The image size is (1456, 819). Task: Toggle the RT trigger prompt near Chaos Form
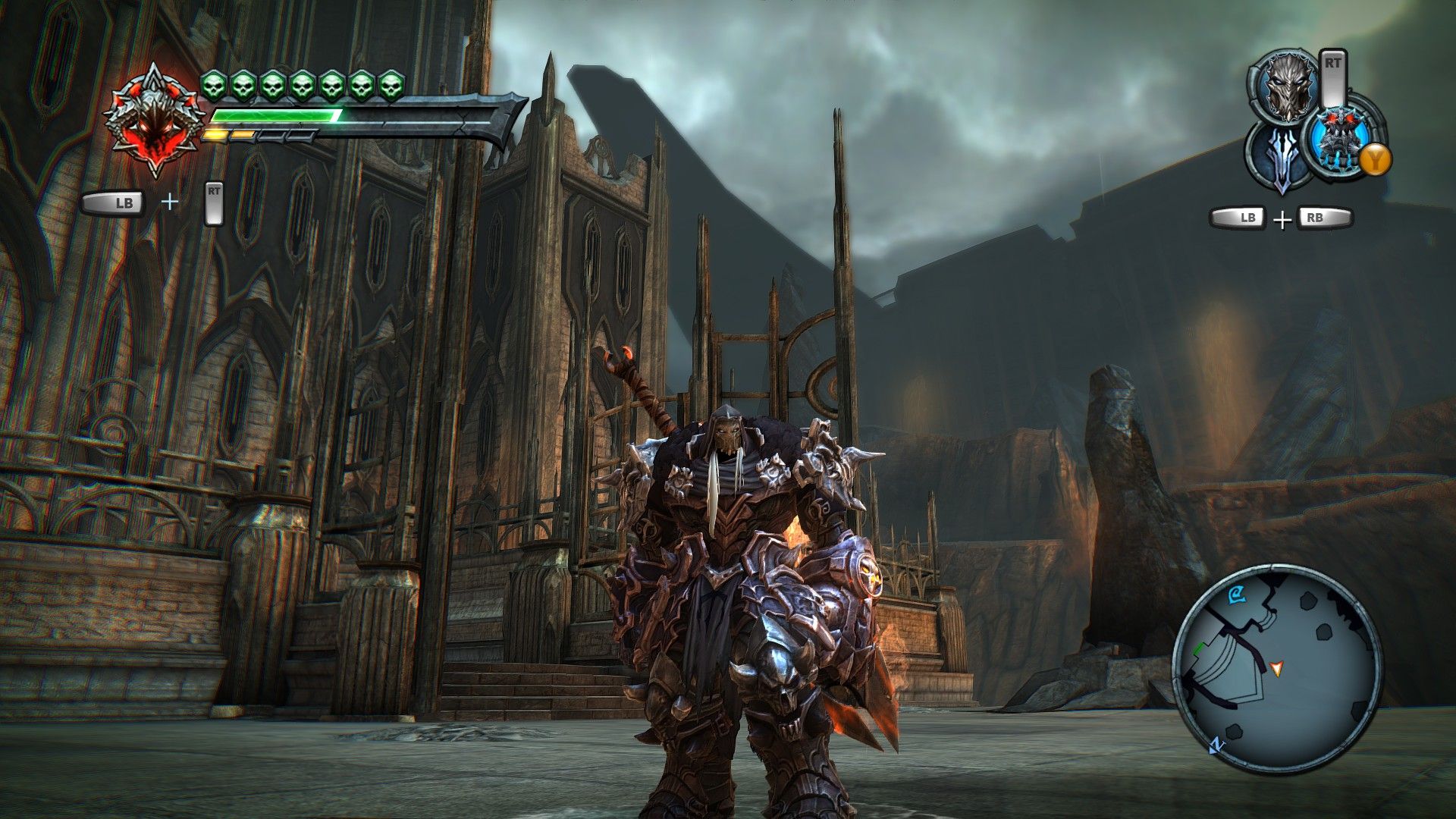(x=1334, y=76)
